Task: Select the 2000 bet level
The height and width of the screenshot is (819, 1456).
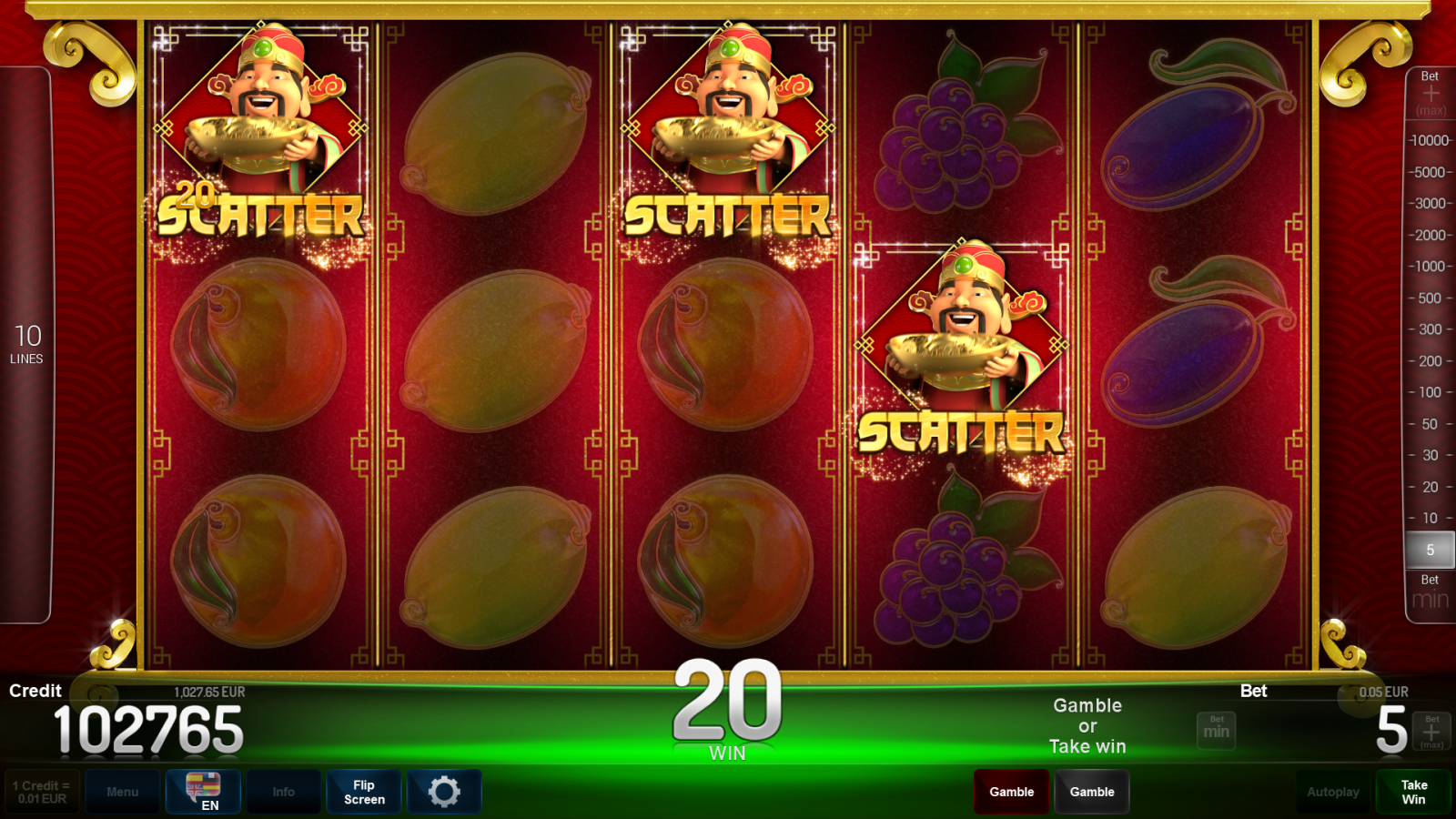Action: (x=1430, y=235)
